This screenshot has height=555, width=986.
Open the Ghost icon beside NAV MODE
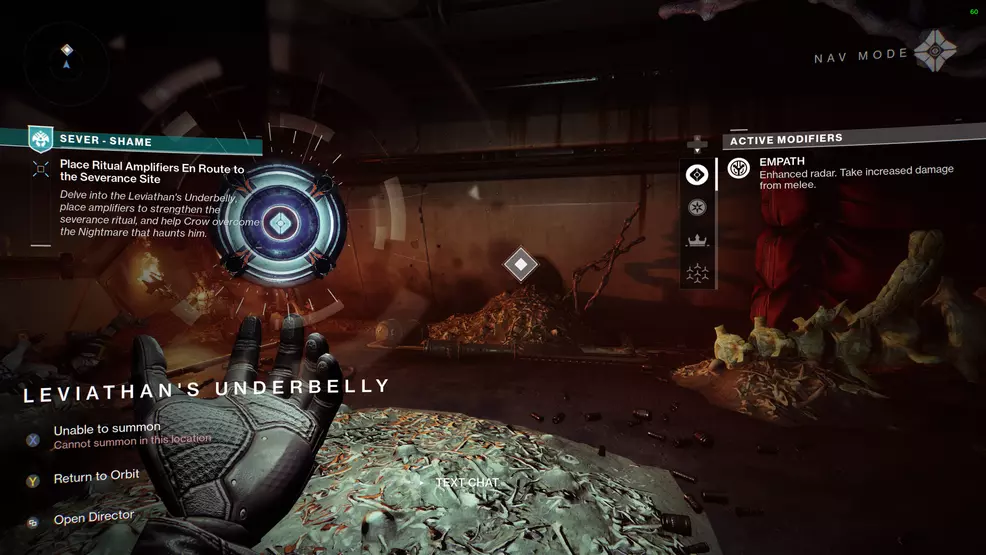tap(936, 48)
